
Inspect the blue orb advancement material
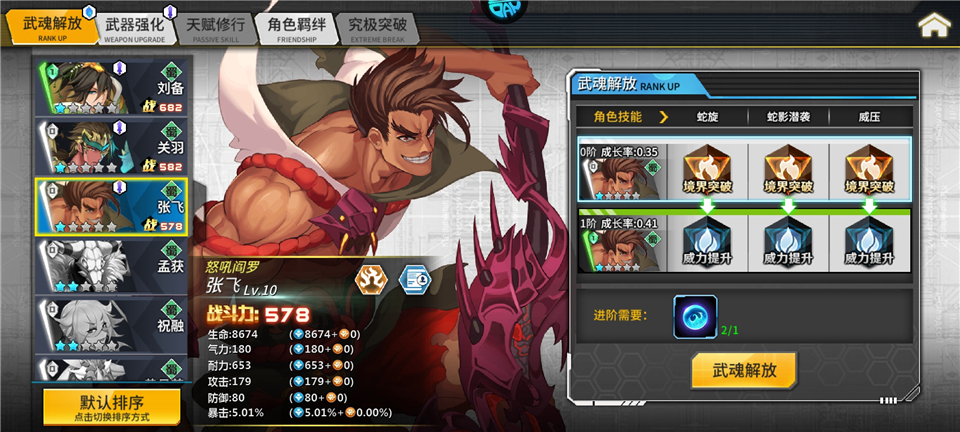[x=694, y=314]
